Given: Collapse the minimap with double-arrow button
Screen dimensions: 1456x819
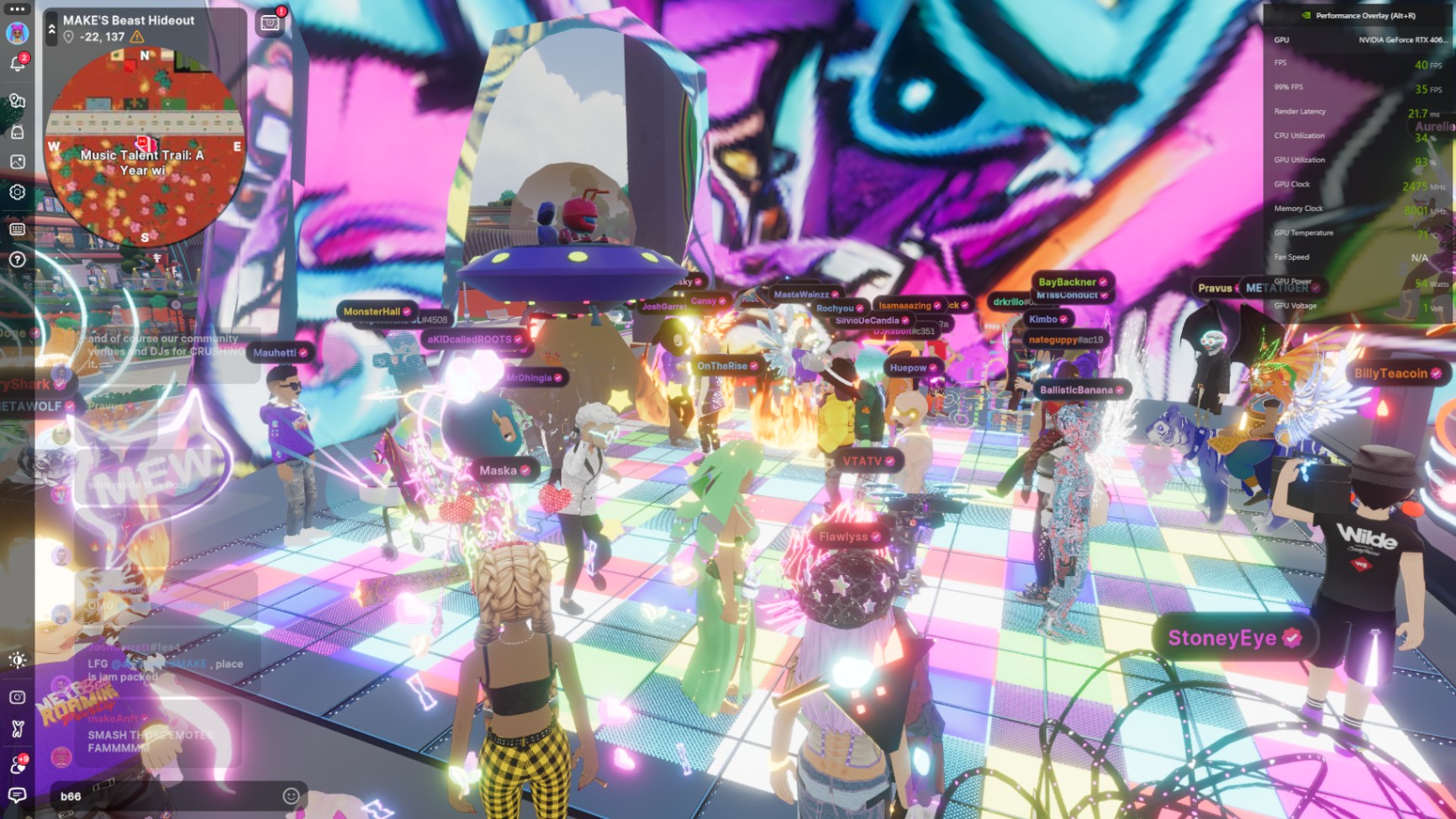Looking at the screenshot, I should (51, 29).
